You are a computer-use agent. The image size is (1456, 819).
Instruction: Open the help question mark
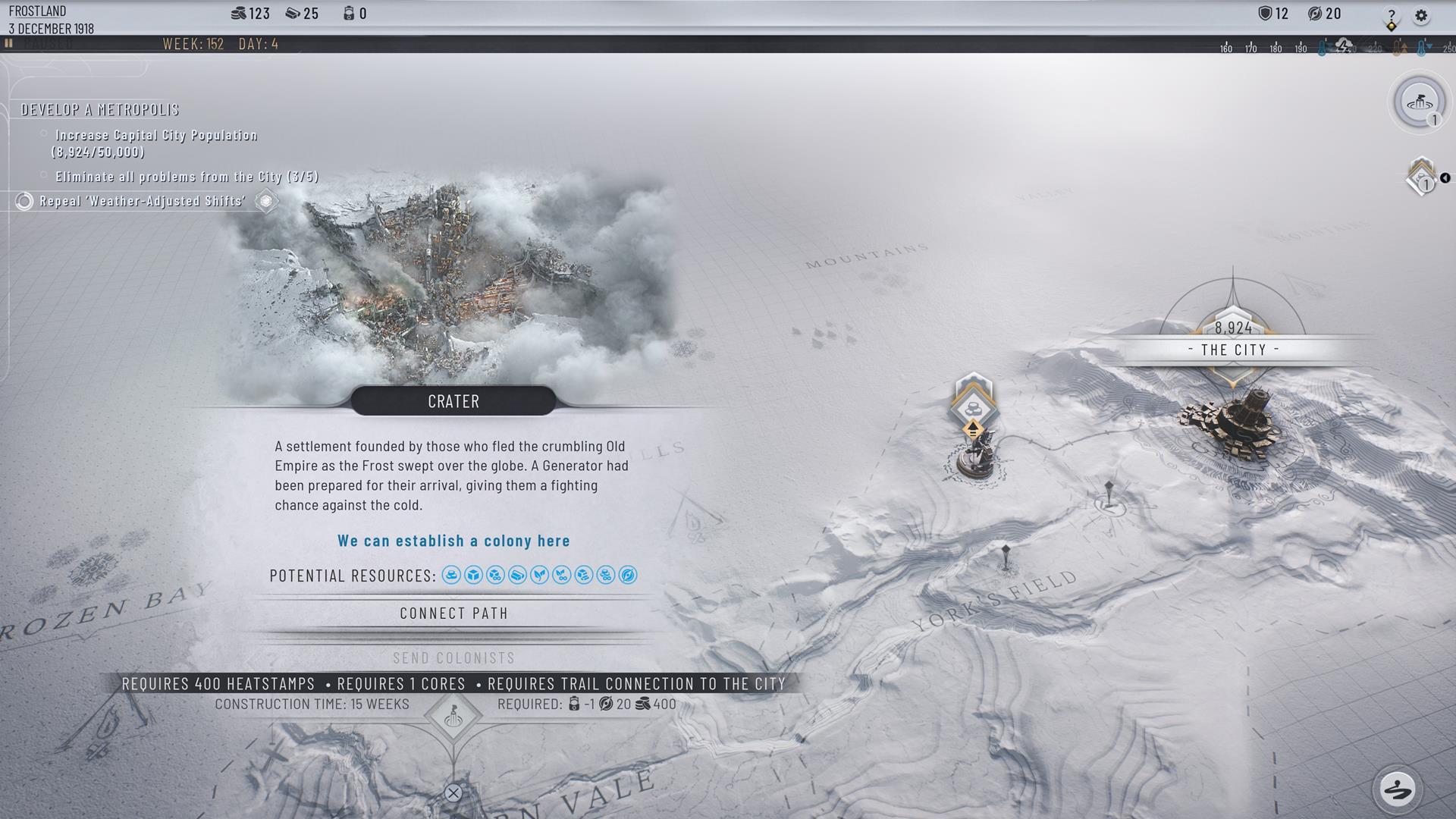[1392, 15]
